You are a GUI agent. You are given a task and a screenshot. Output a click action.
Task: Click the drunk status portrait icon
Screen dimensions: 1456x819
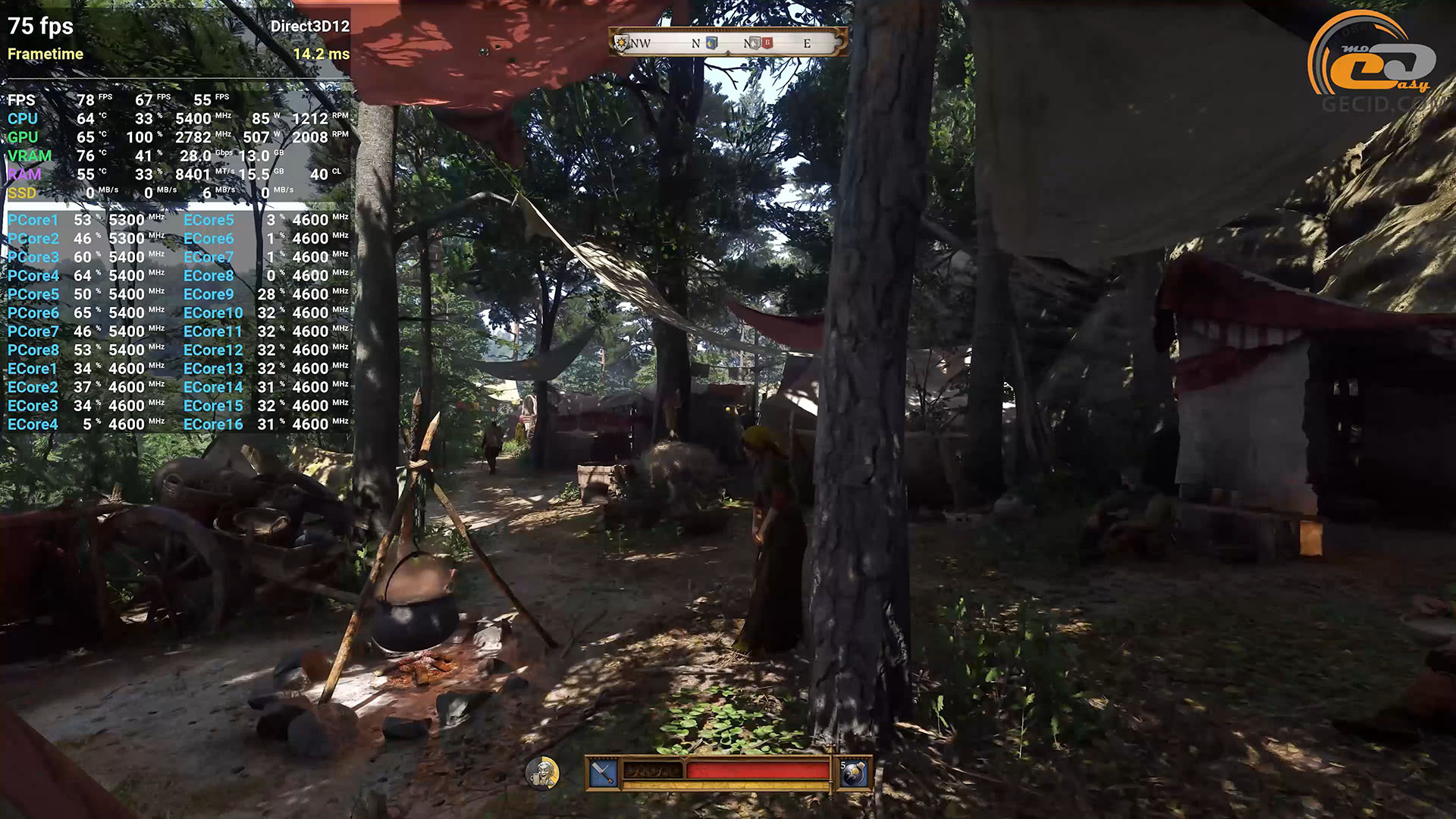[542, 773]
